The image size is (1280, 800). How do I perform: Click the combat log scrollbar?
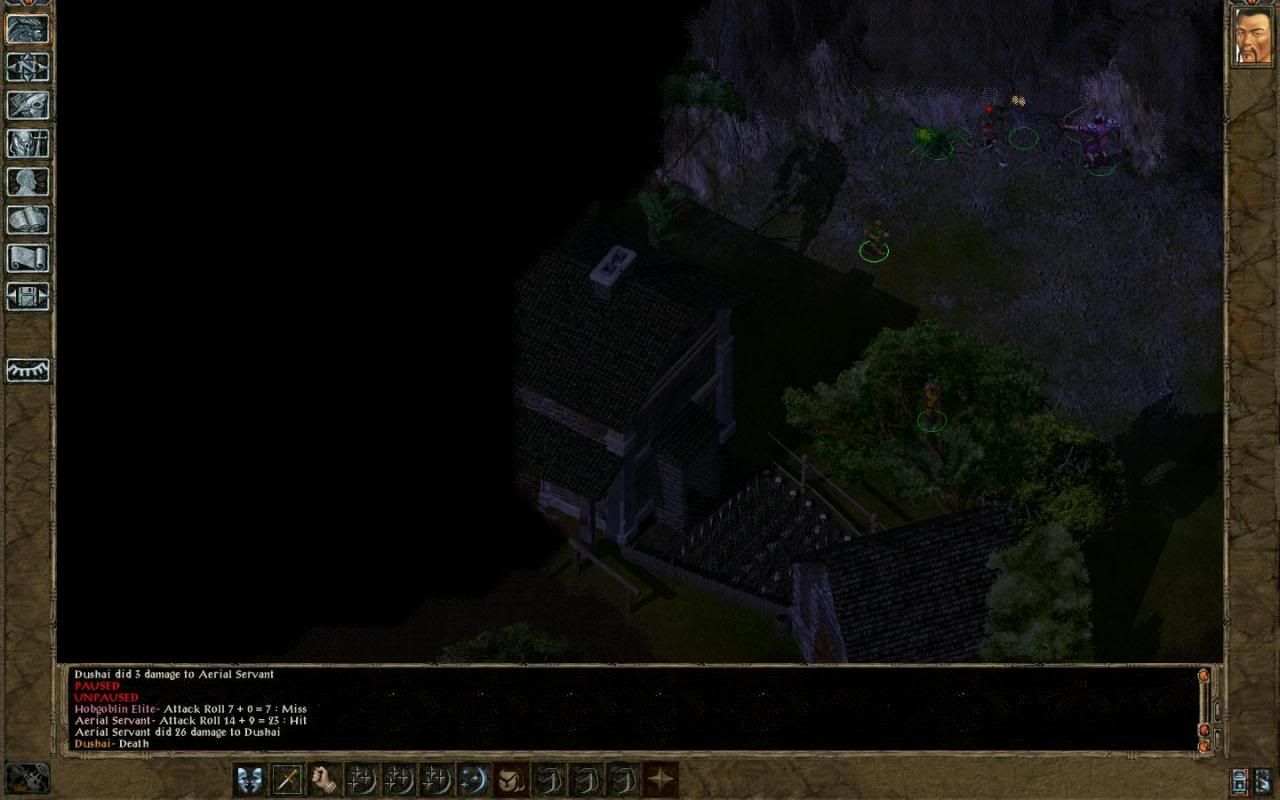[1204, 710]
